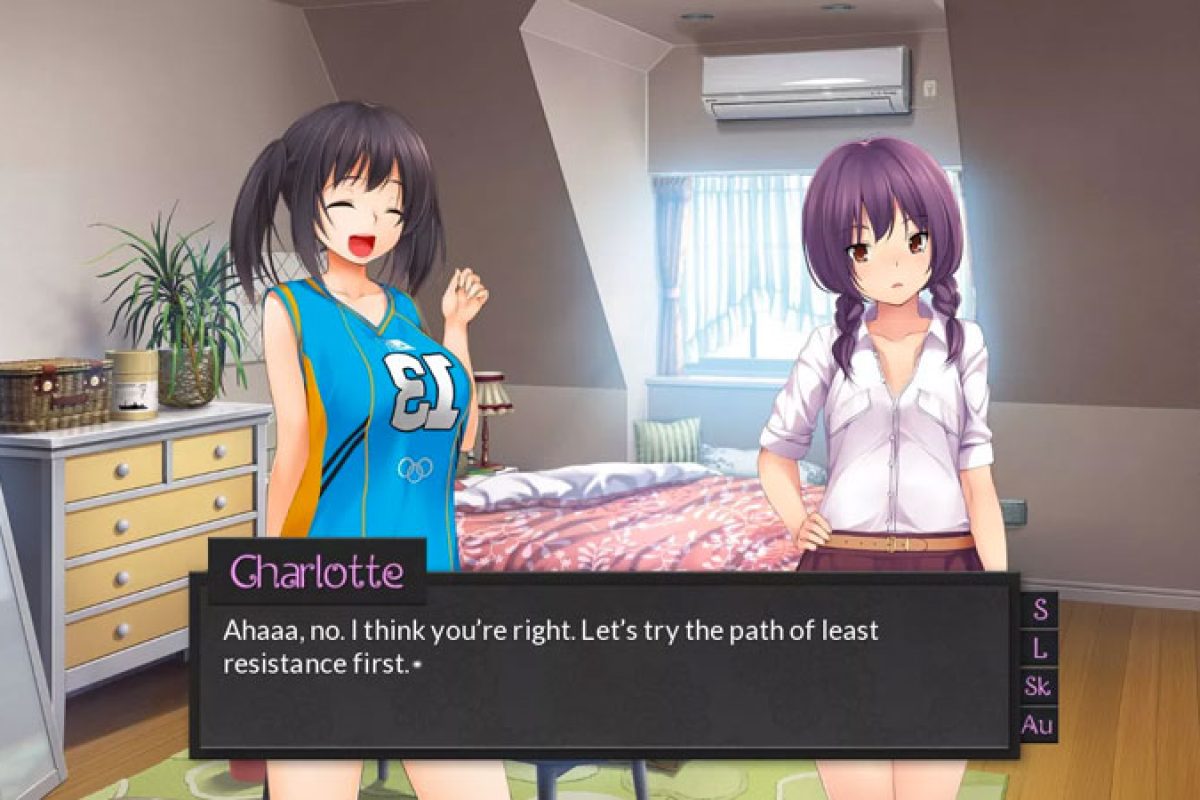The image size is (1200, 800).
Task: Open the L load button
Action: coord(1040,648)
